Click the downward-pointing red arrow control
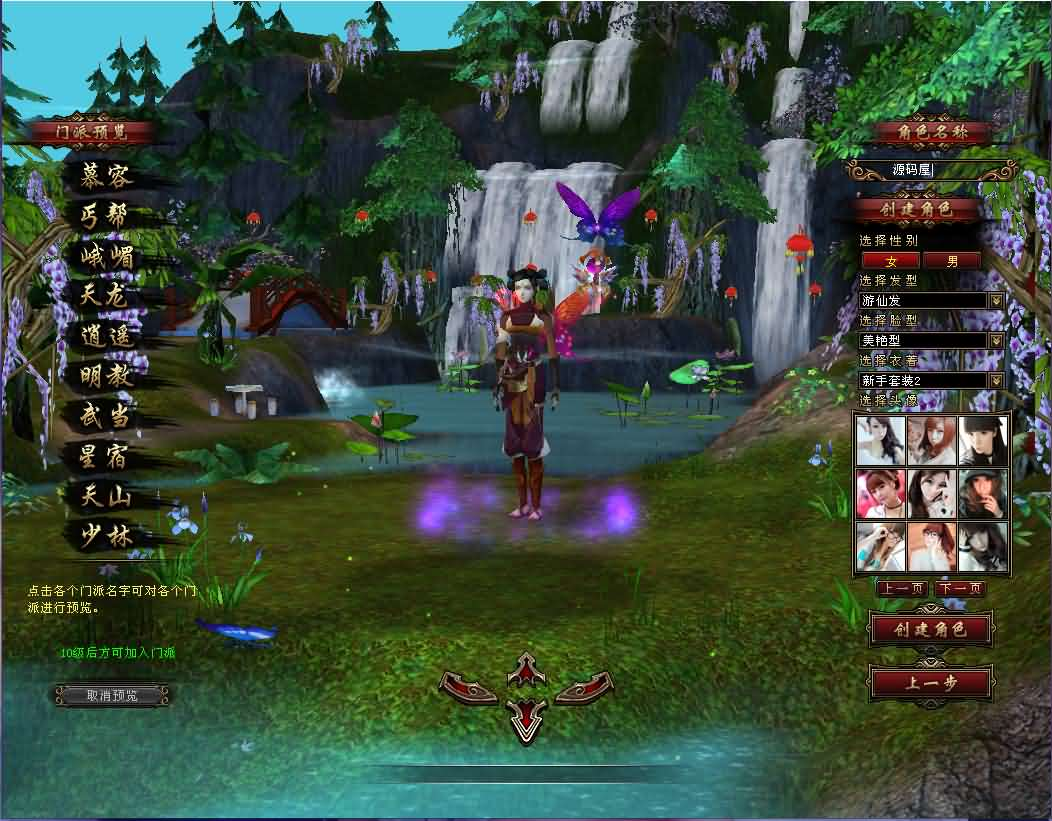1052x821 pixels. click(x=527, y=720)
